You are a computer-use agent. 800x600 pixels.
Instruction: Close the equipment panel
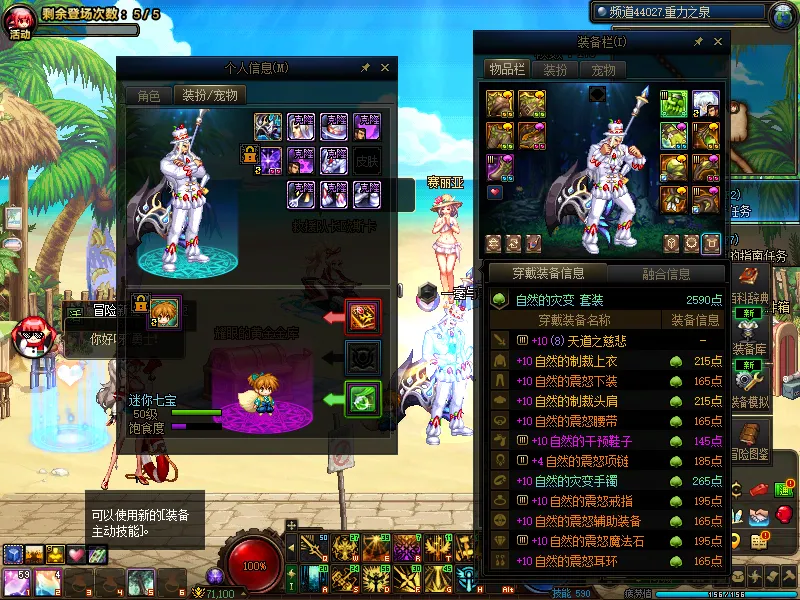[717, 42]
